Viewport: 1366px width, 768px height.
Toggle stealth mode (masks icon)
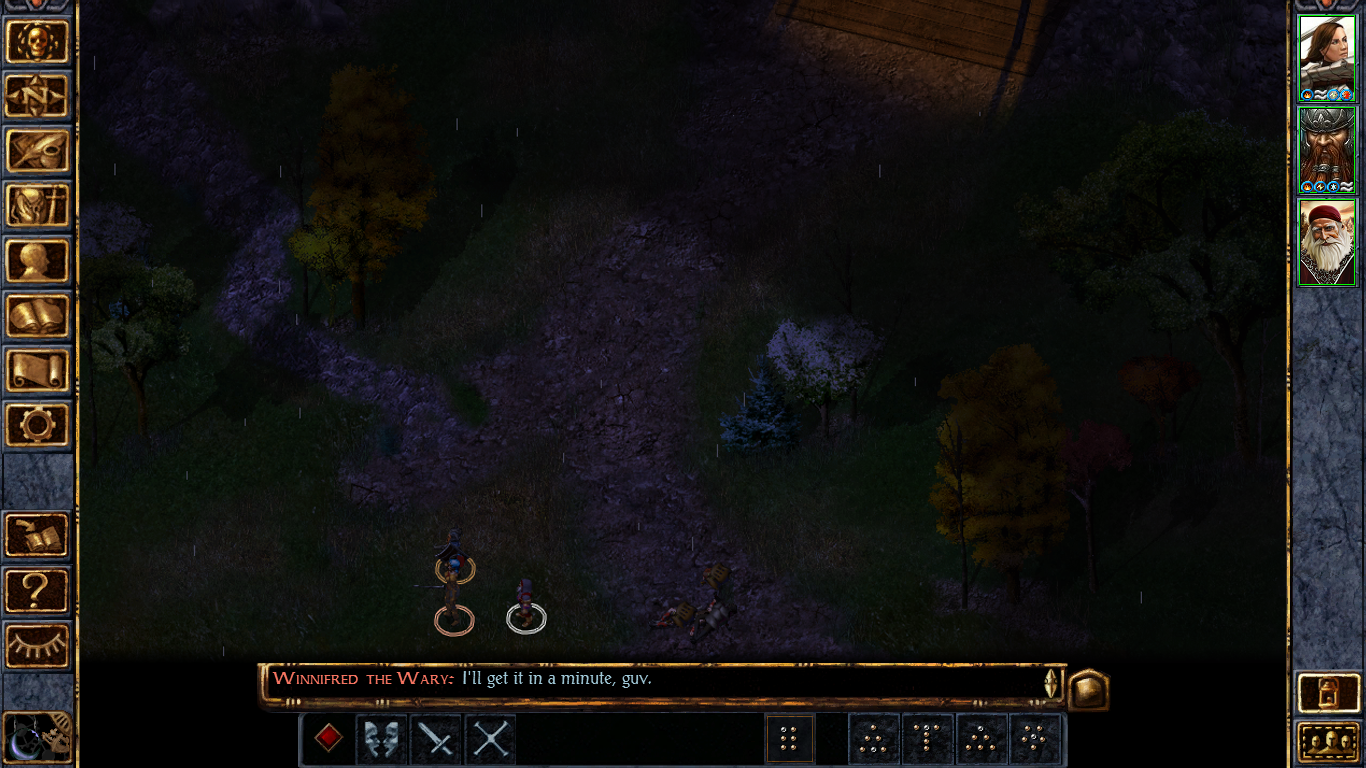(x=381, y=739)
